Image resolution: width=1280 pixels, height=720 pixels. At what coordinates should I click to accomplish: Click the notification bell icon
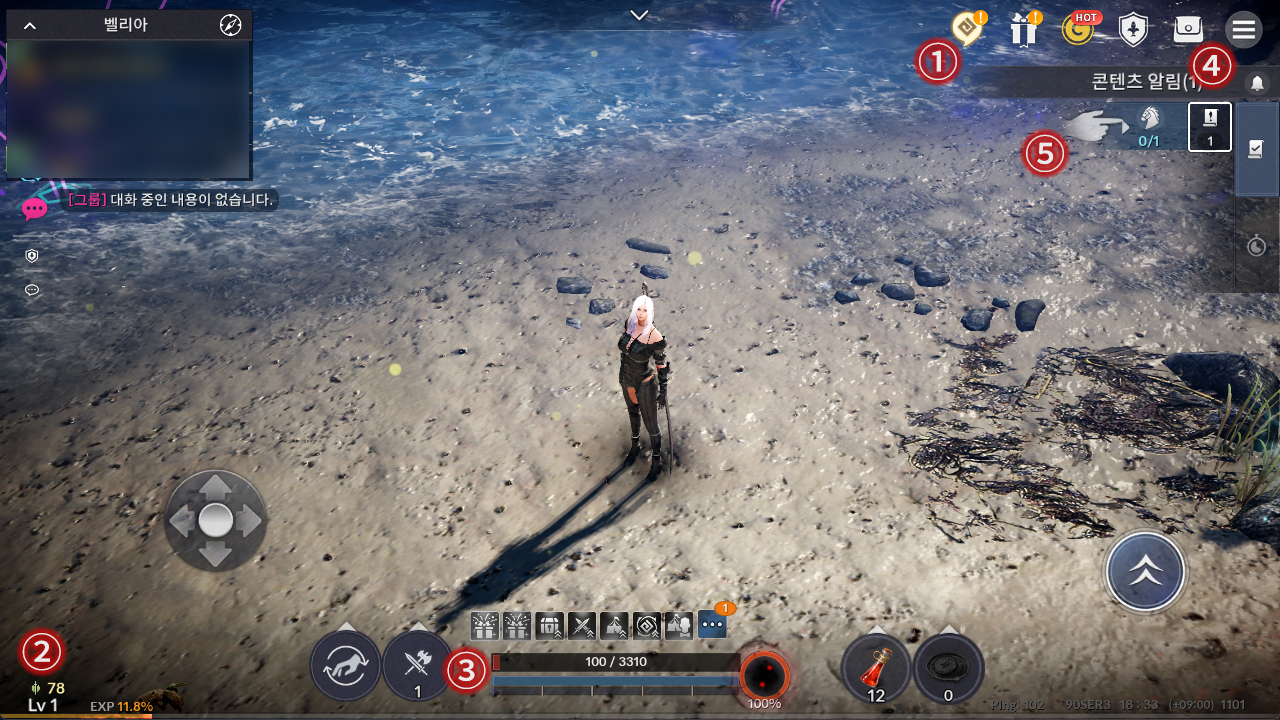click(x=1258, y=83)
